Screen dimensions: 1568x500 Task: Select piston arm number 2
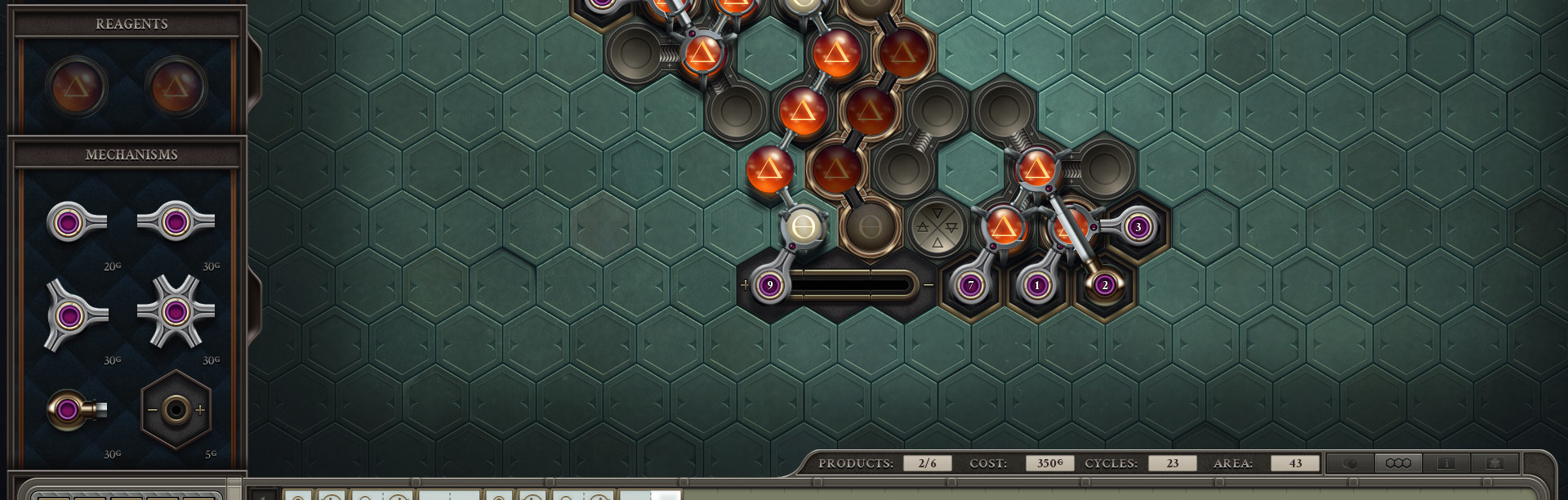tap(1104, 285)
